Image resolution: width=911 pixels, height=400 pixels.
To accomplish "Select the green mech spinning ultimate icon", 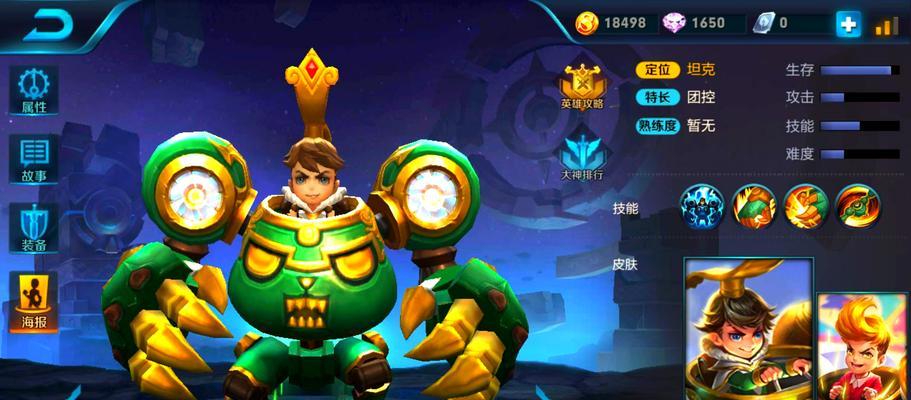I will (x=857, y=205).
